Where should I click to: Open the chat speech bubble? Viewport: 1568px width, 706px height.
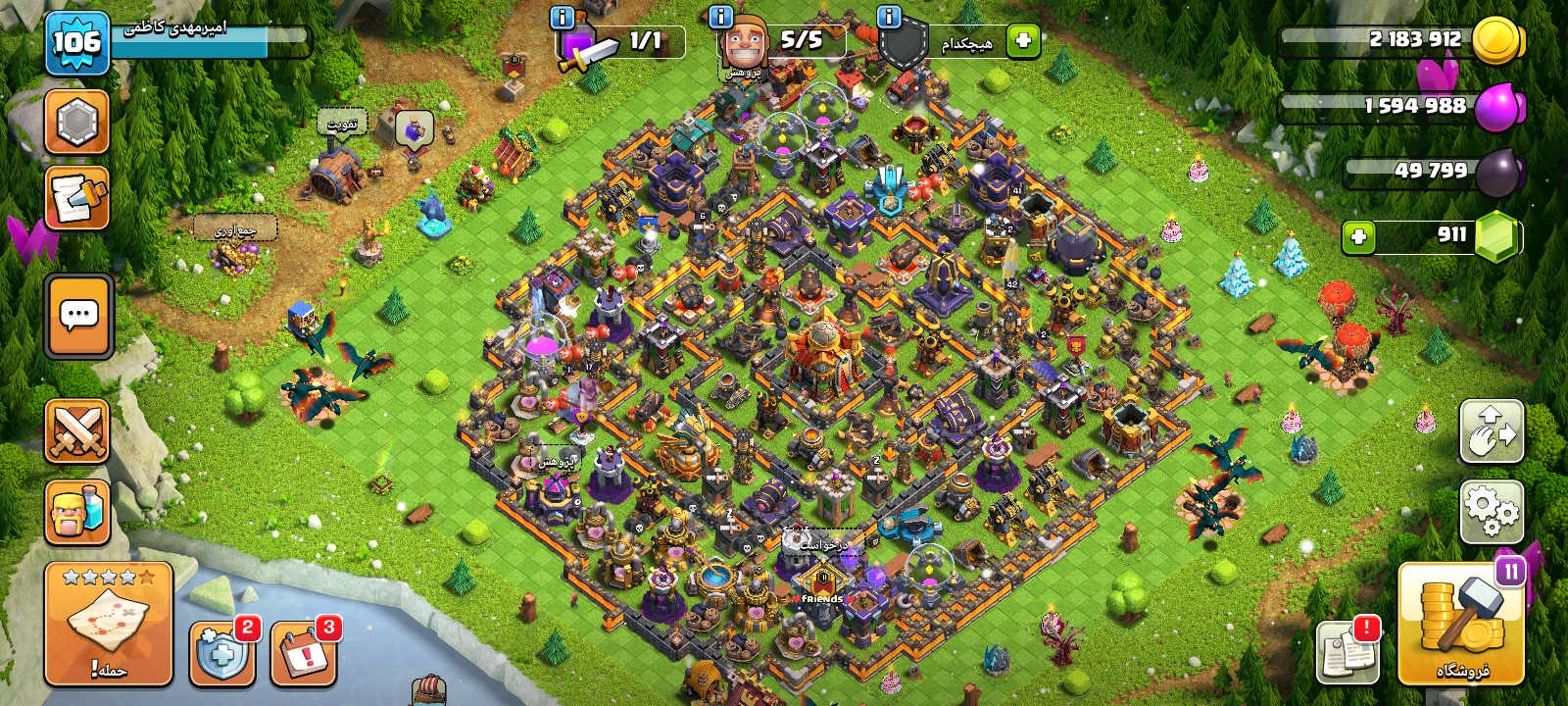point(78,316)
